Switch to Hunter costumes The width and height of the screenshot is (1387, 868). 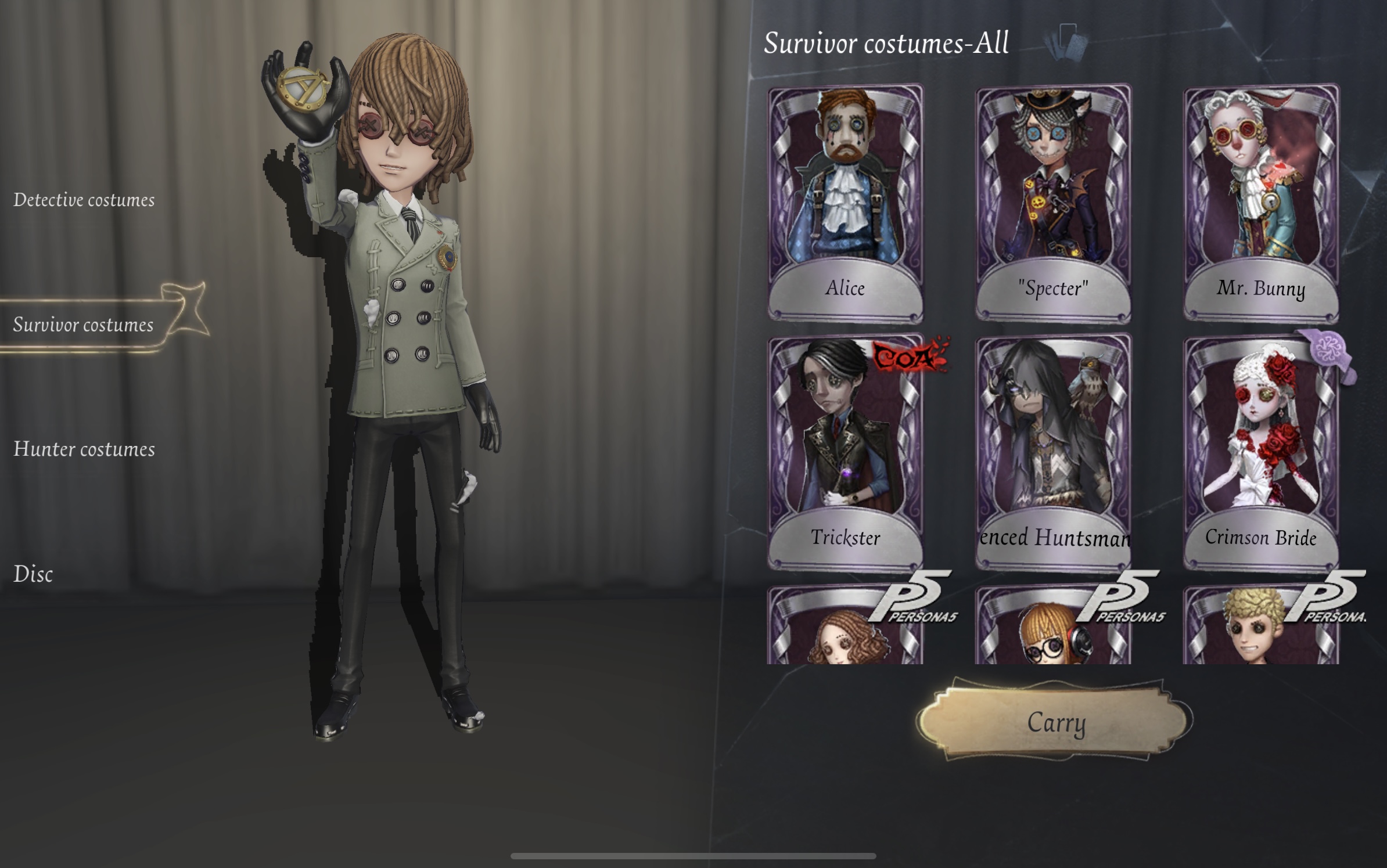coord(84,449)
